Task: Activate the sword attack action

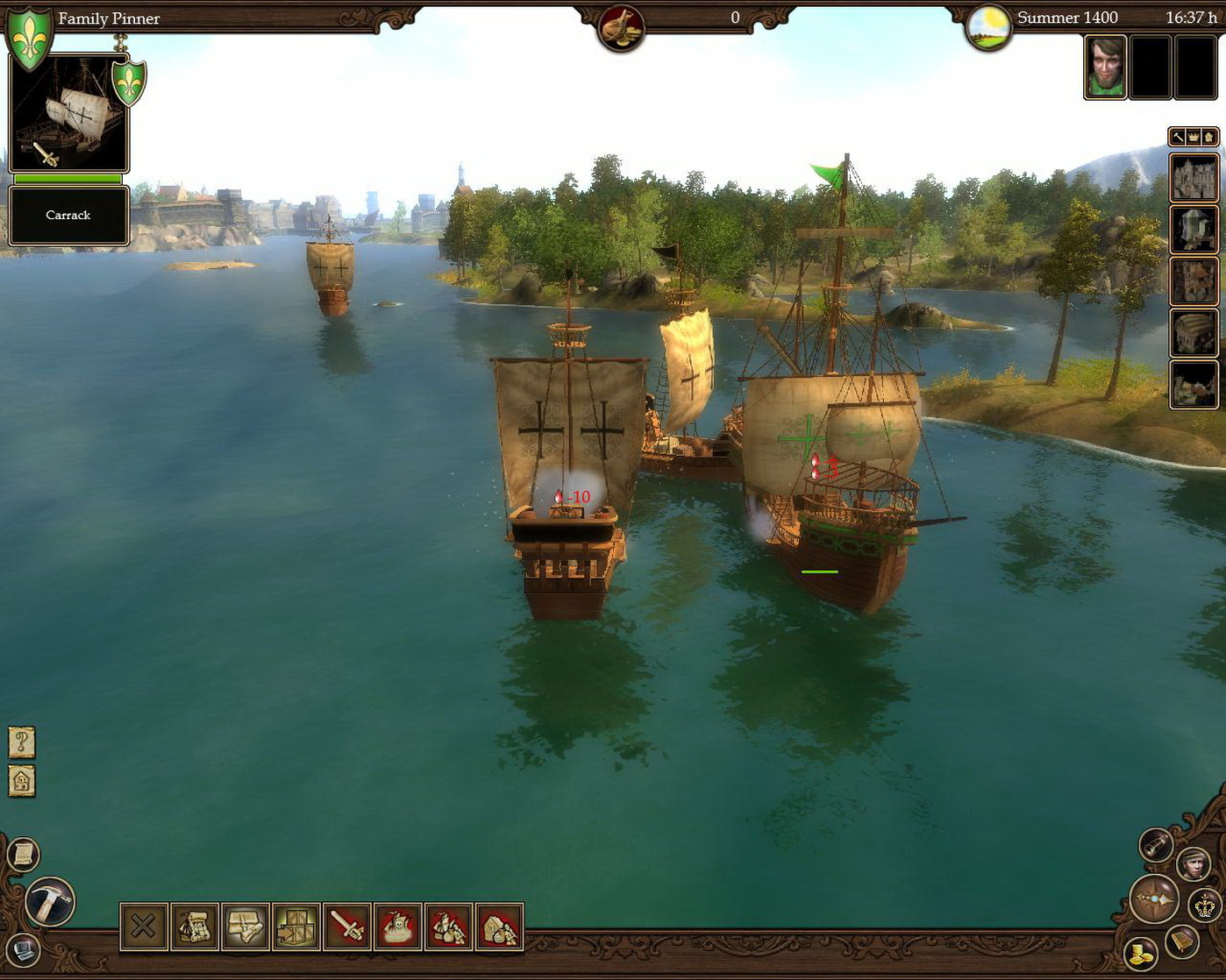Action: 347,927
